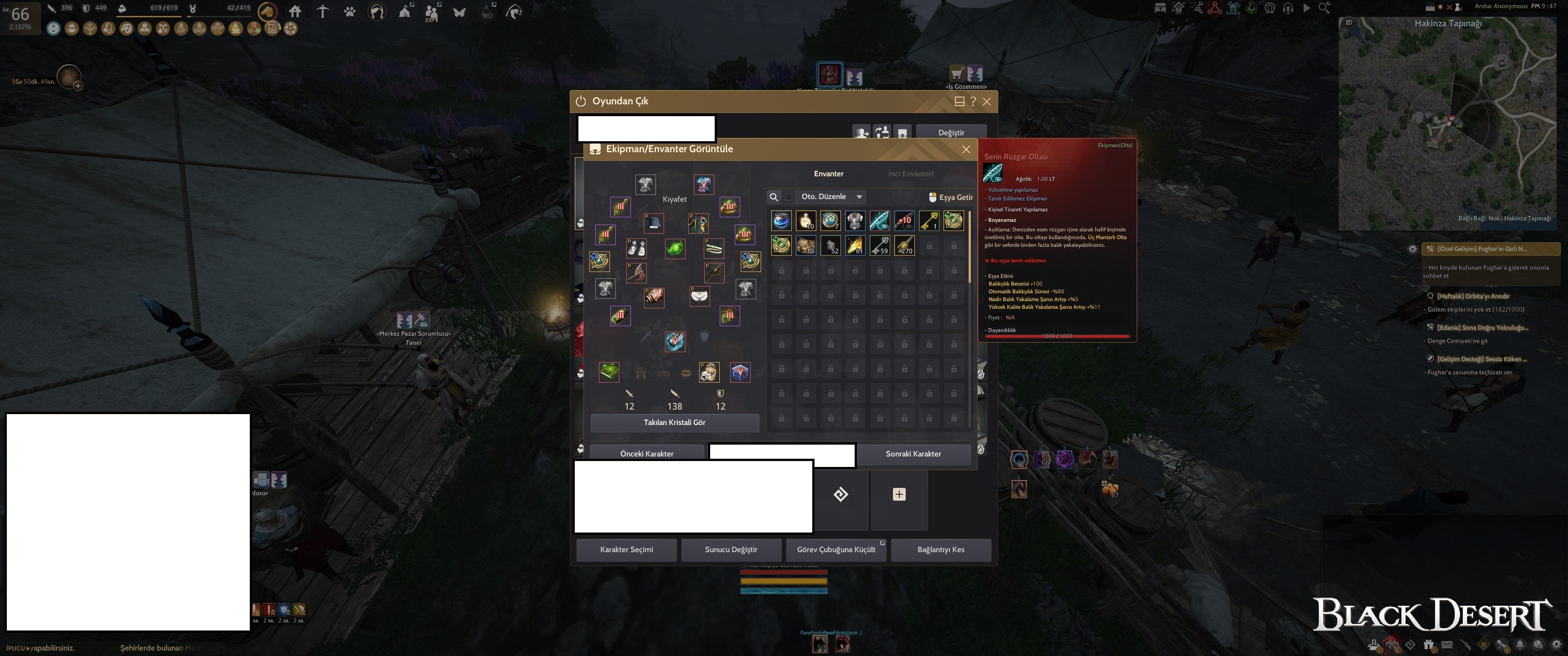Click the inventory search magnifier icon

tap(774, 197)
